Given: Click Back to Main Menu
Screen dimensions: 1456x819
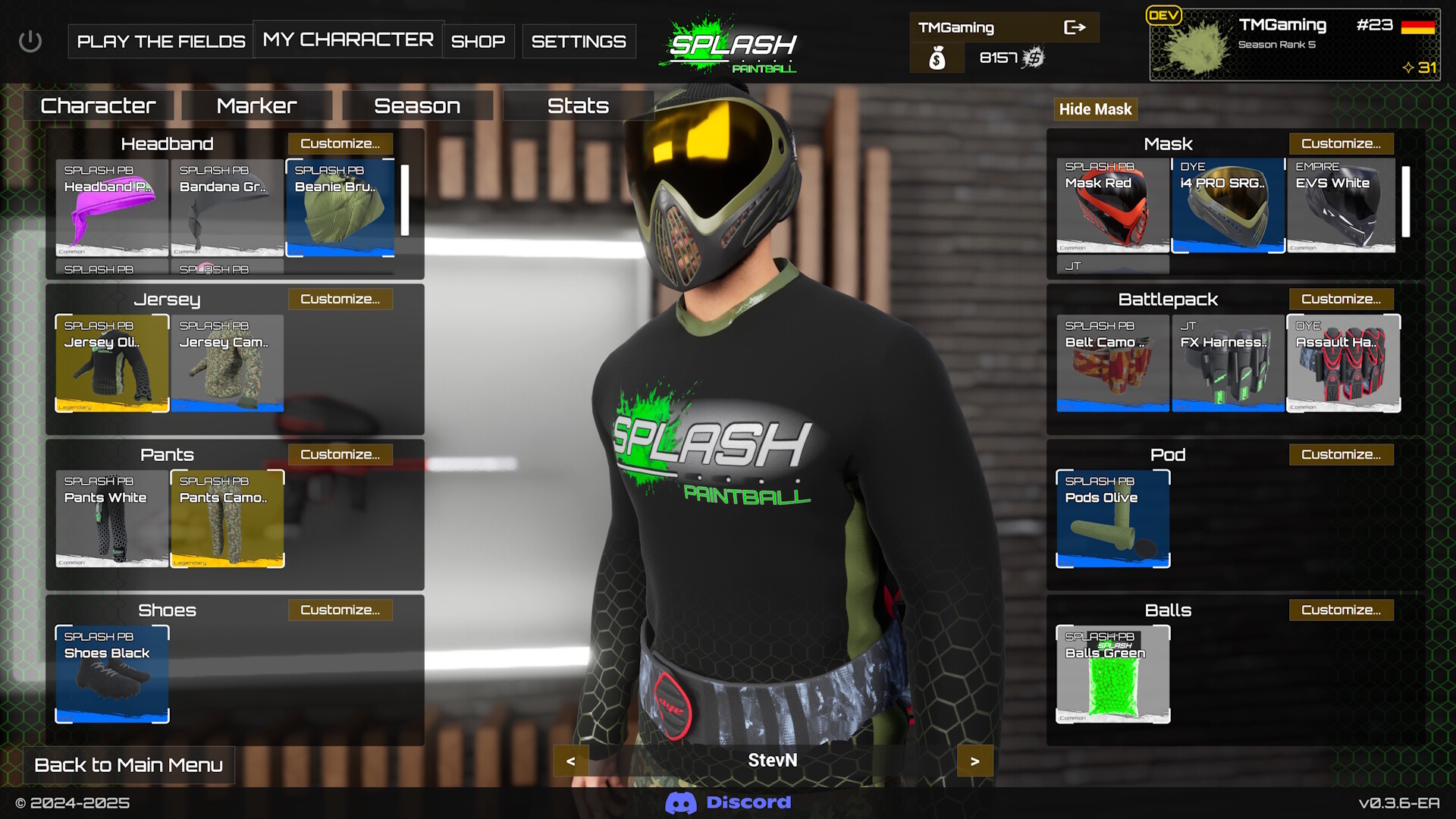Looking at the screenshot, I should click(128, 765).
